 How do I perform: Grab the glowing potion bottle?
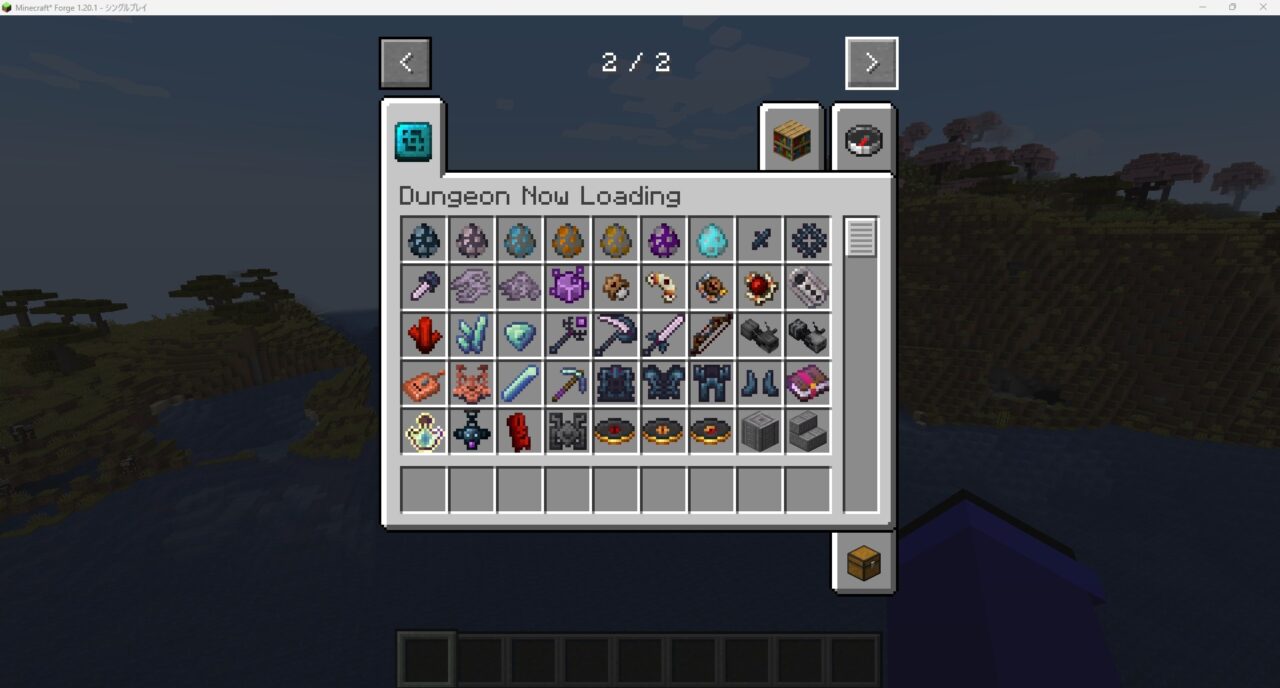pyautogui.click(x=424, y=432)
